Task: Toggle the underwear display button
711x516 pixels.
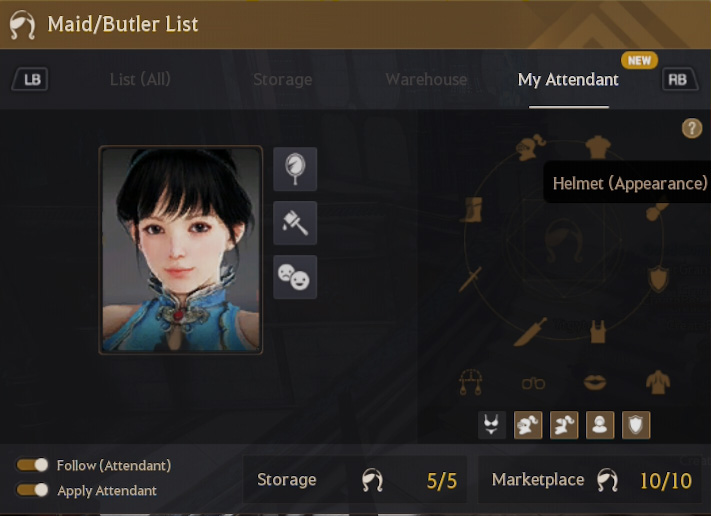Action: 491,425
